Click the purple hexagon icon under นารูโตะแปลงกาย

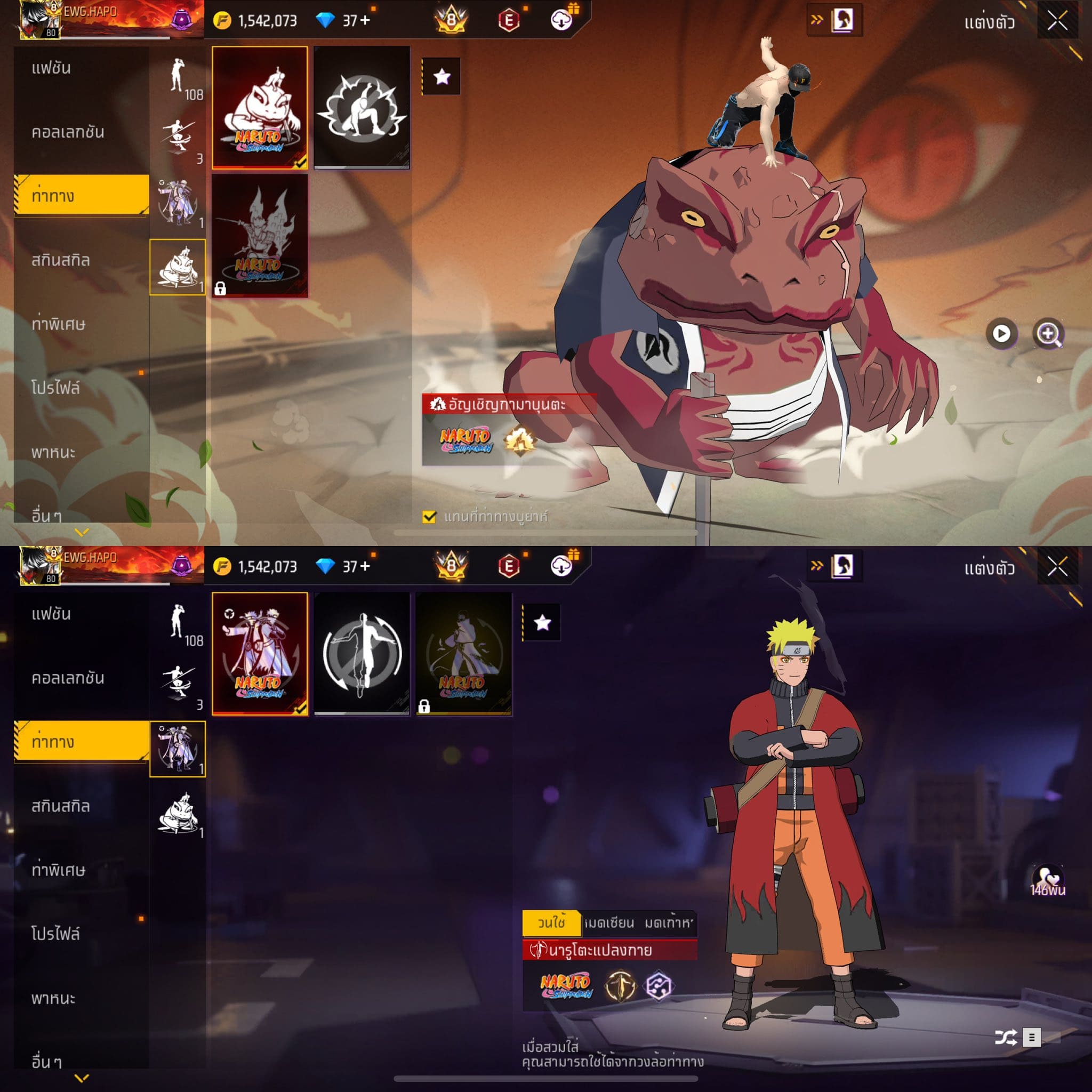click(x=659, y=986)
